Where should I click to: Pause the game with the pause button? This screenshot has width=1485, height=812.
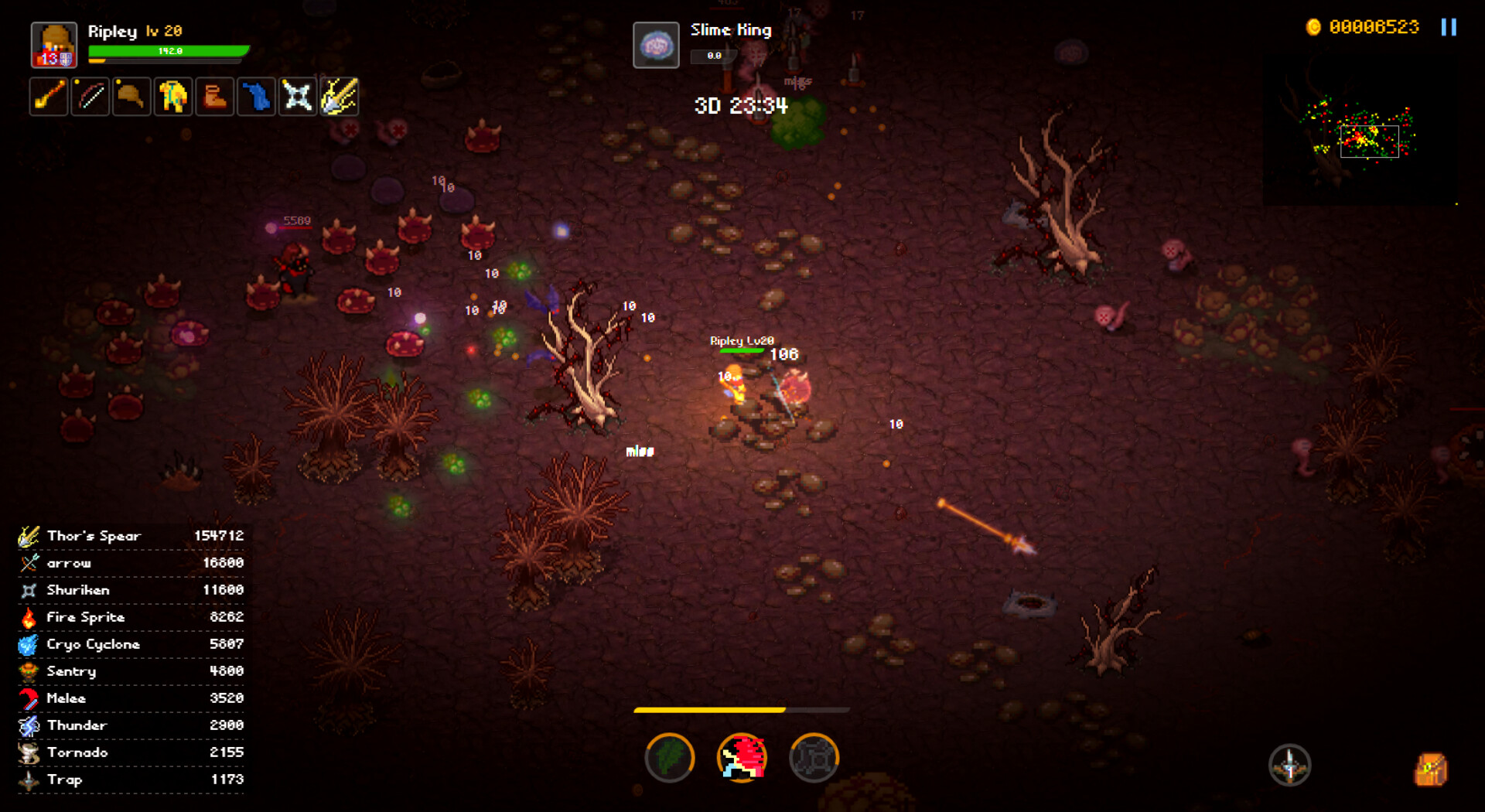[x=1449, y=27]
